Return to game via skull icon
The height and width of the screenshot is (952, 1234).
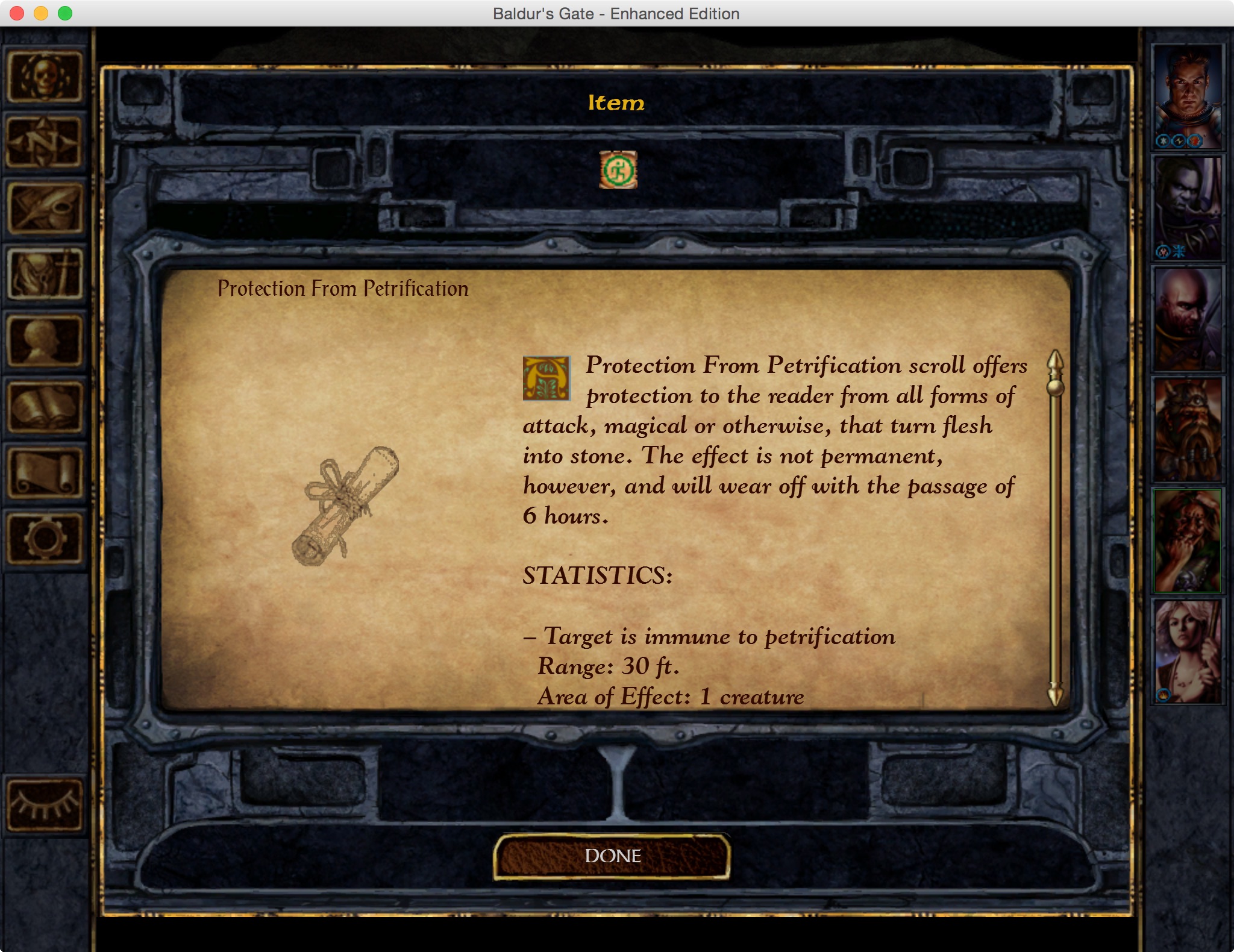click(x=45, y=77)
